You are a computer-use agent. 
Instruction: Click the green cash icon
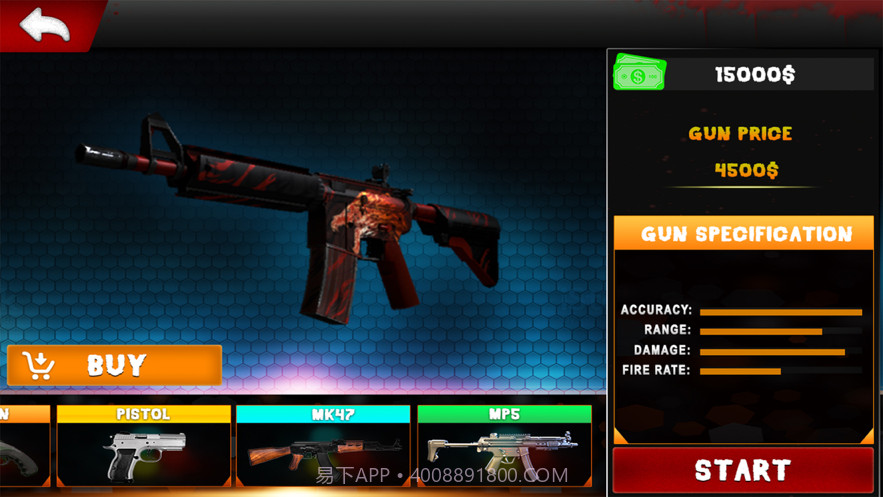pyautogui.click(x=639, y=74)
